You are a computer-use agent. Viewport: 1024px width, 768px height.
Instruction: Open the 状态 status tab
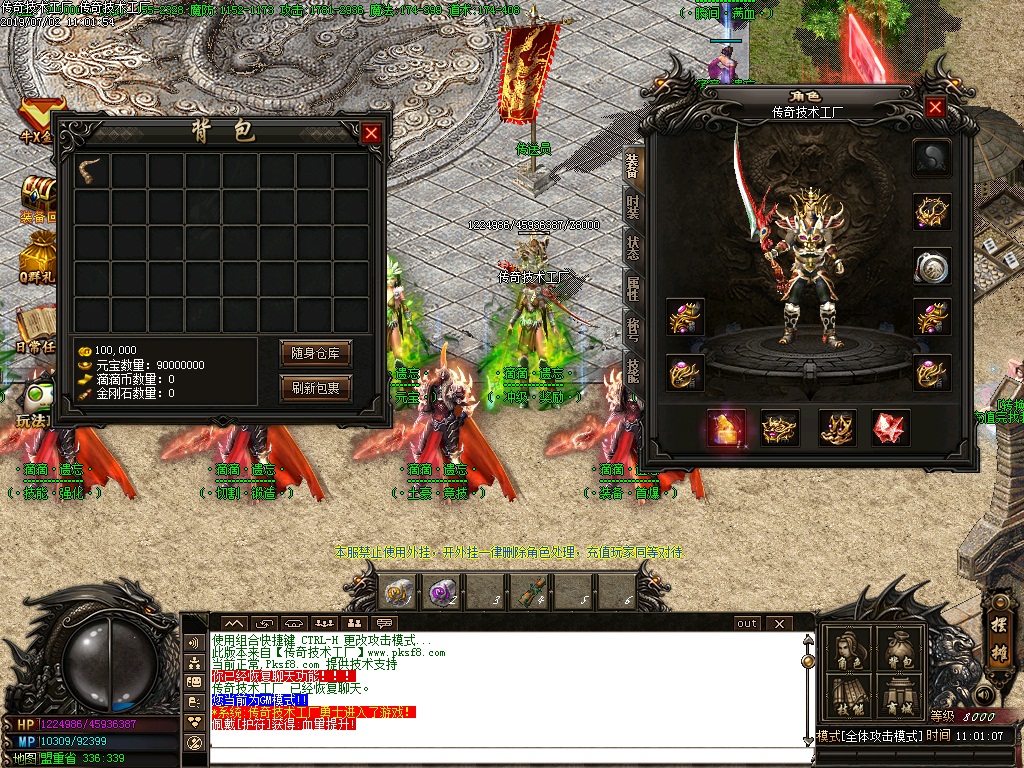[x=633, y=248]
